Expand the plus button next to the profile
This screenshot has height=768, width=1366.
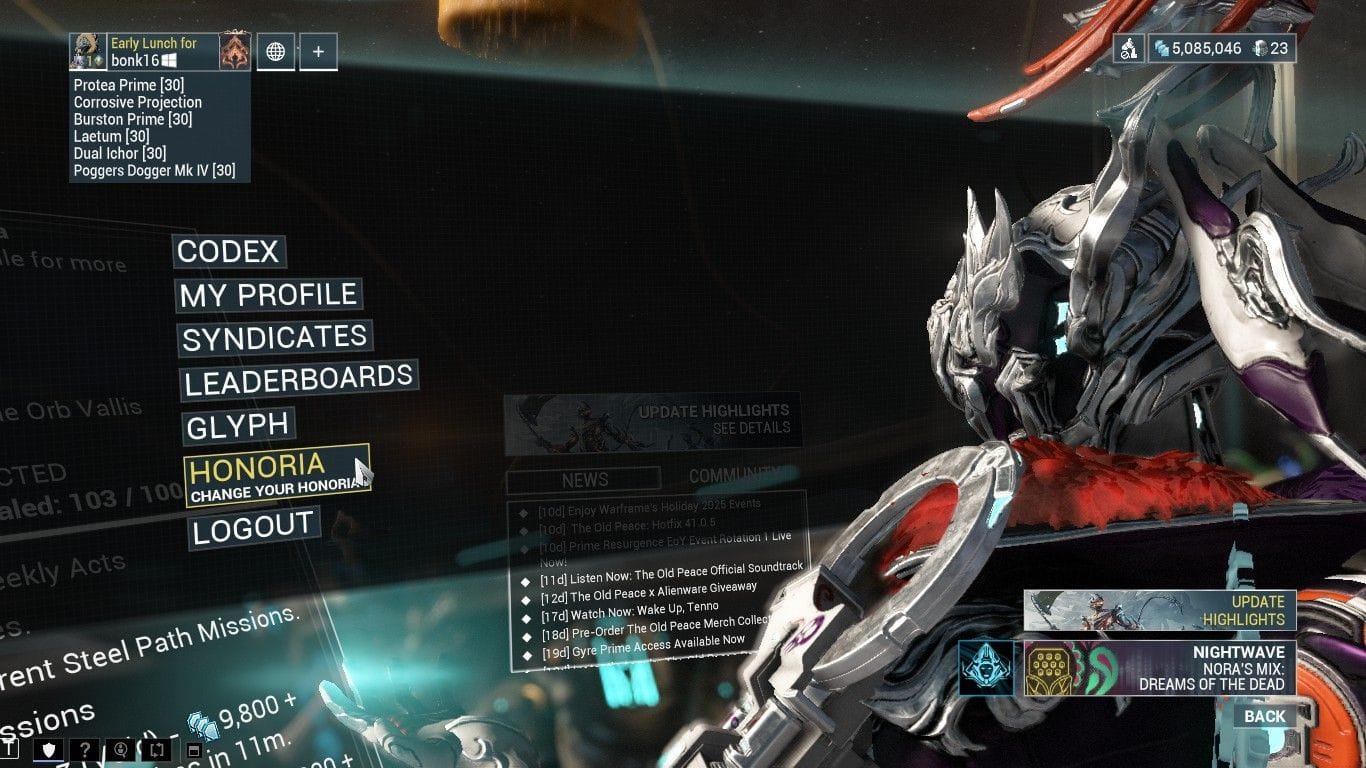pos(318,51)
